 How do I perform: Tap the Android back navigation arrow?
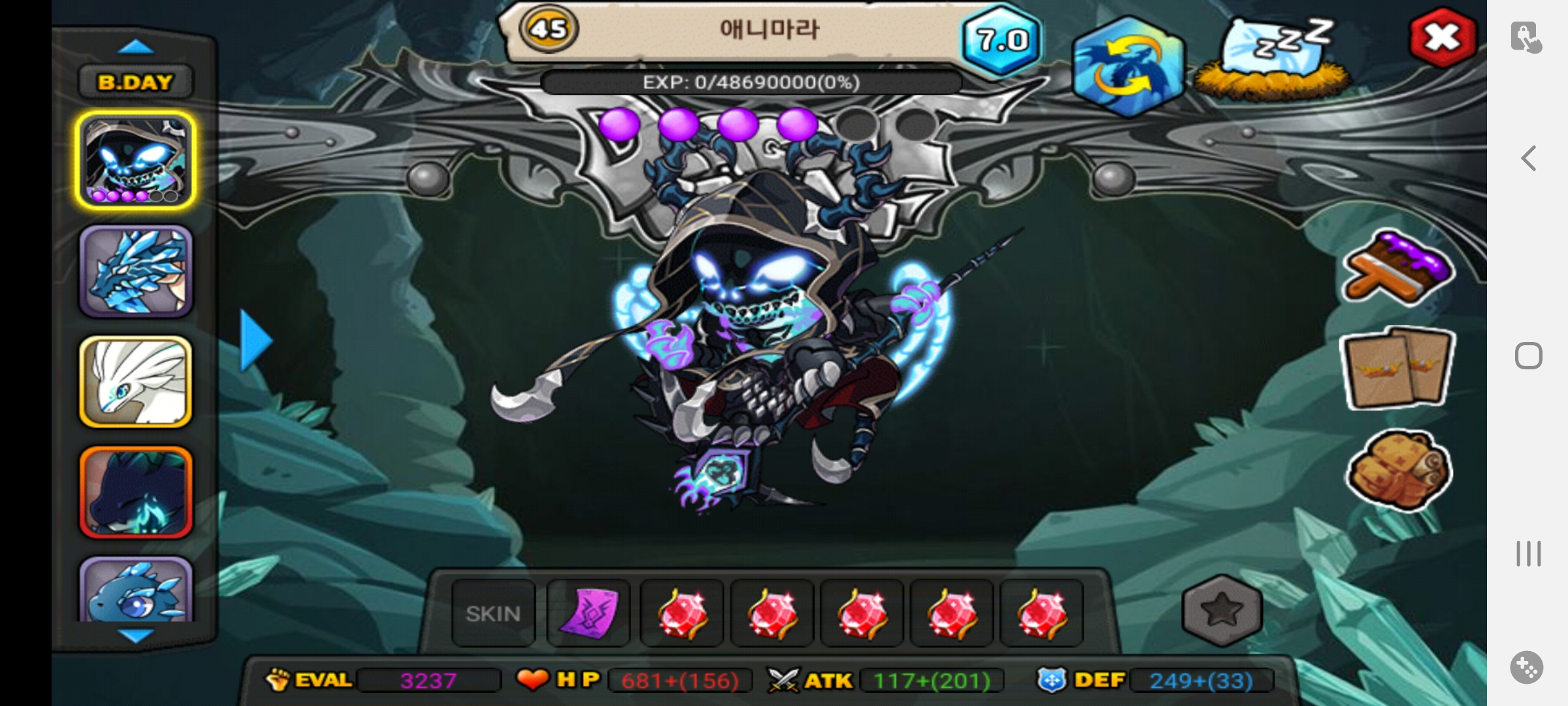point(1528,158)
